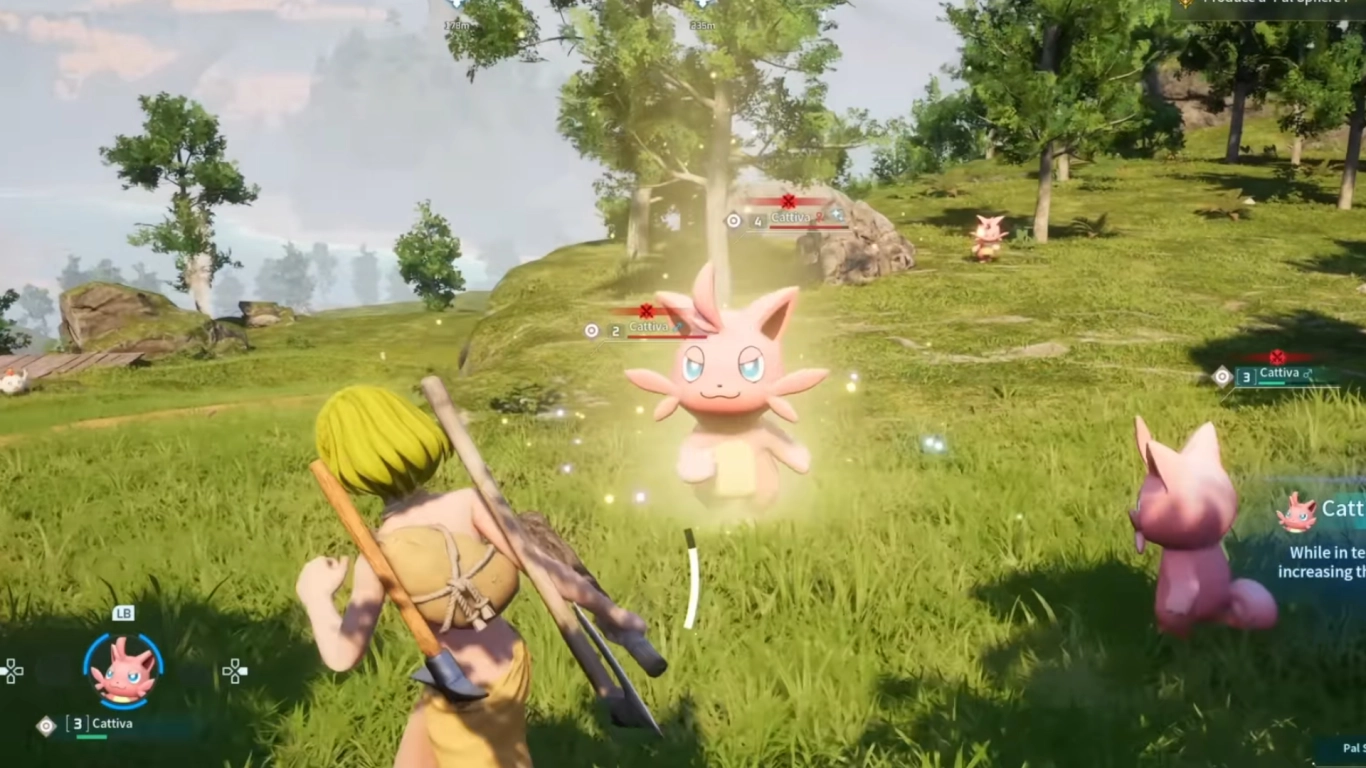Select the Cattiva thumbnail in the info popup

coord(1296,512)
